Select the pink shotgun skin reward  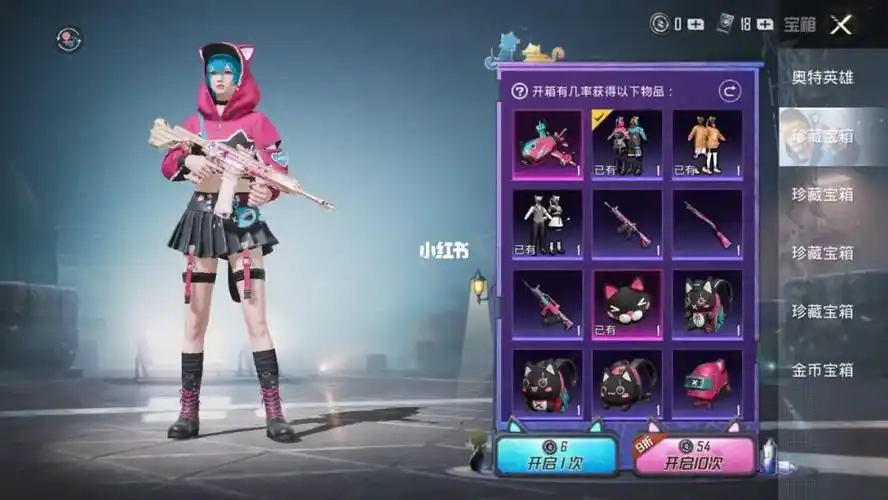[x=707, y=224]
